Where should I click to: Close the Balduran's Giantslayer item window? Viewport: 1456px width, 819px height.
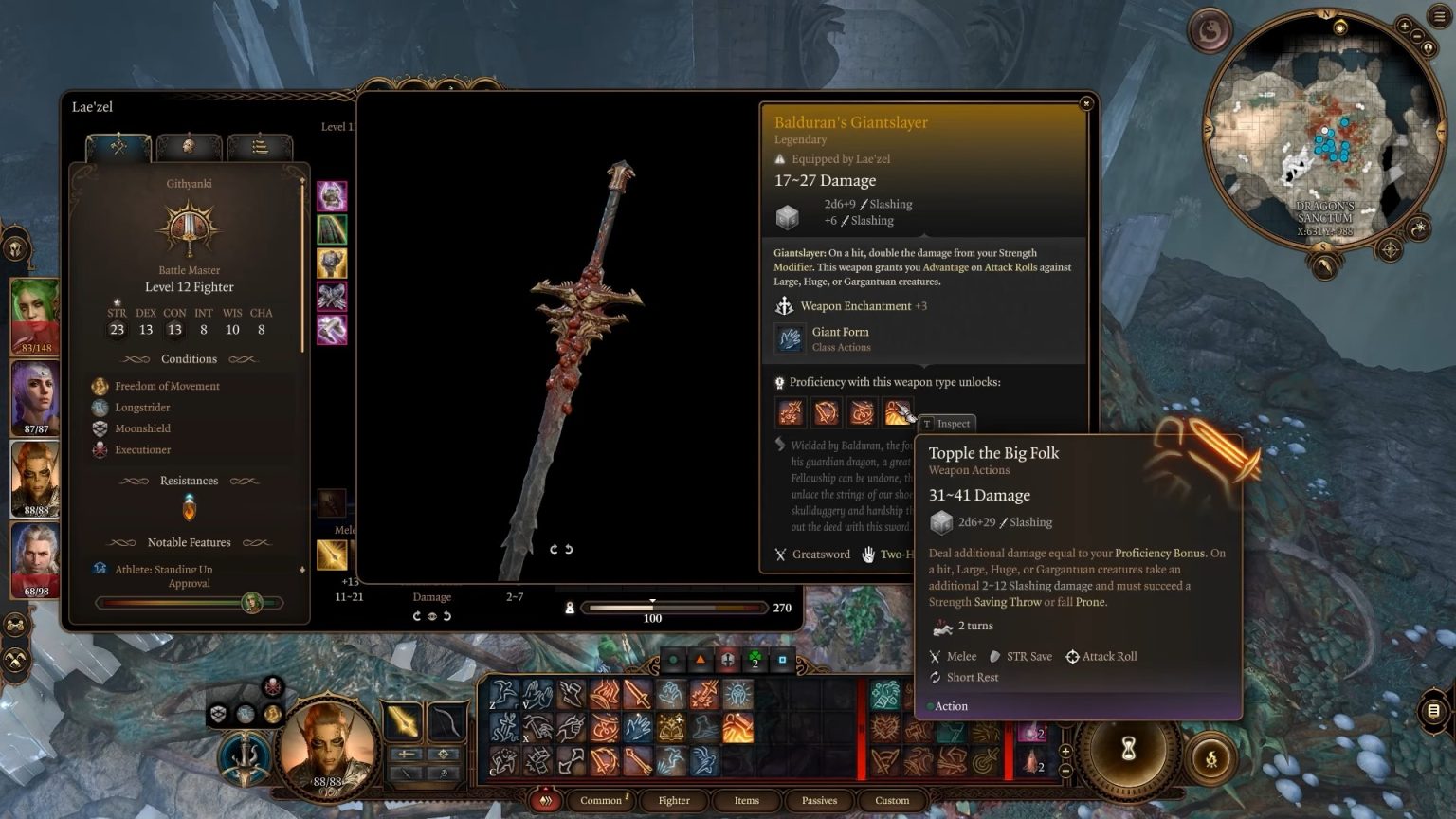pyautogui.click(x=1086, y=103)
